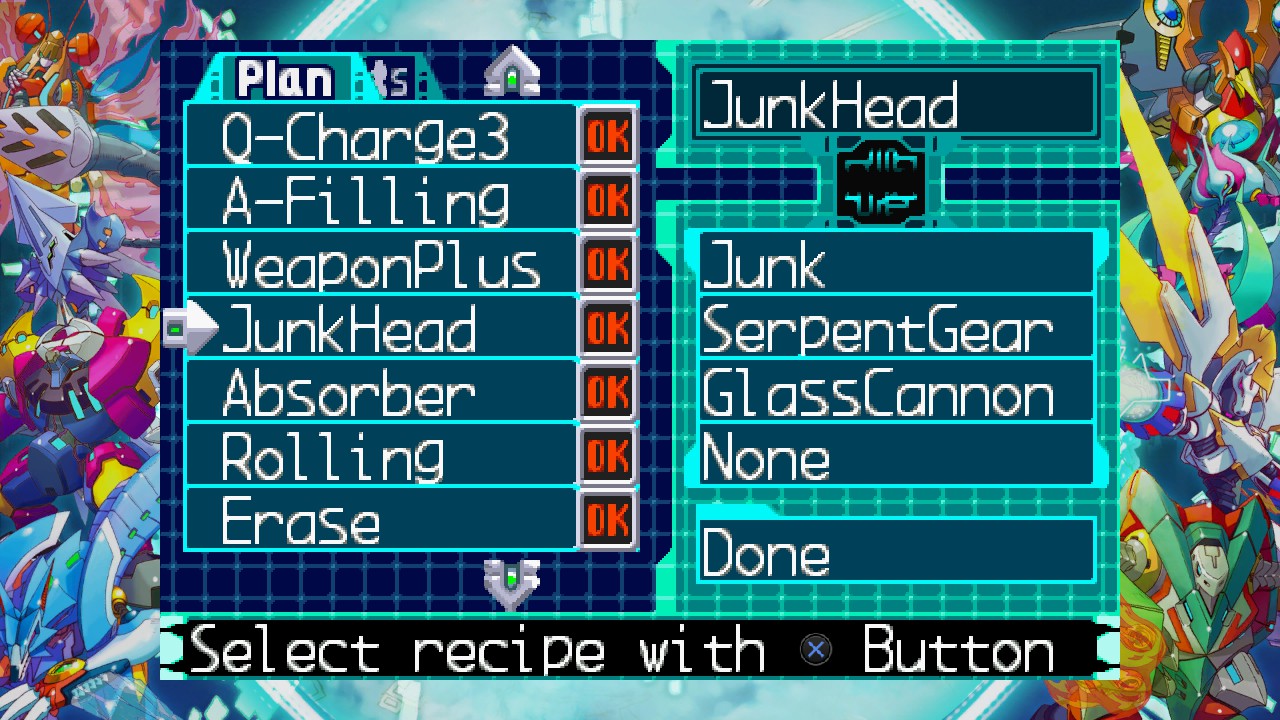The image size is (1280, 720).
Task: Choose the A-Filling recipe
Action: click(380, 200)
